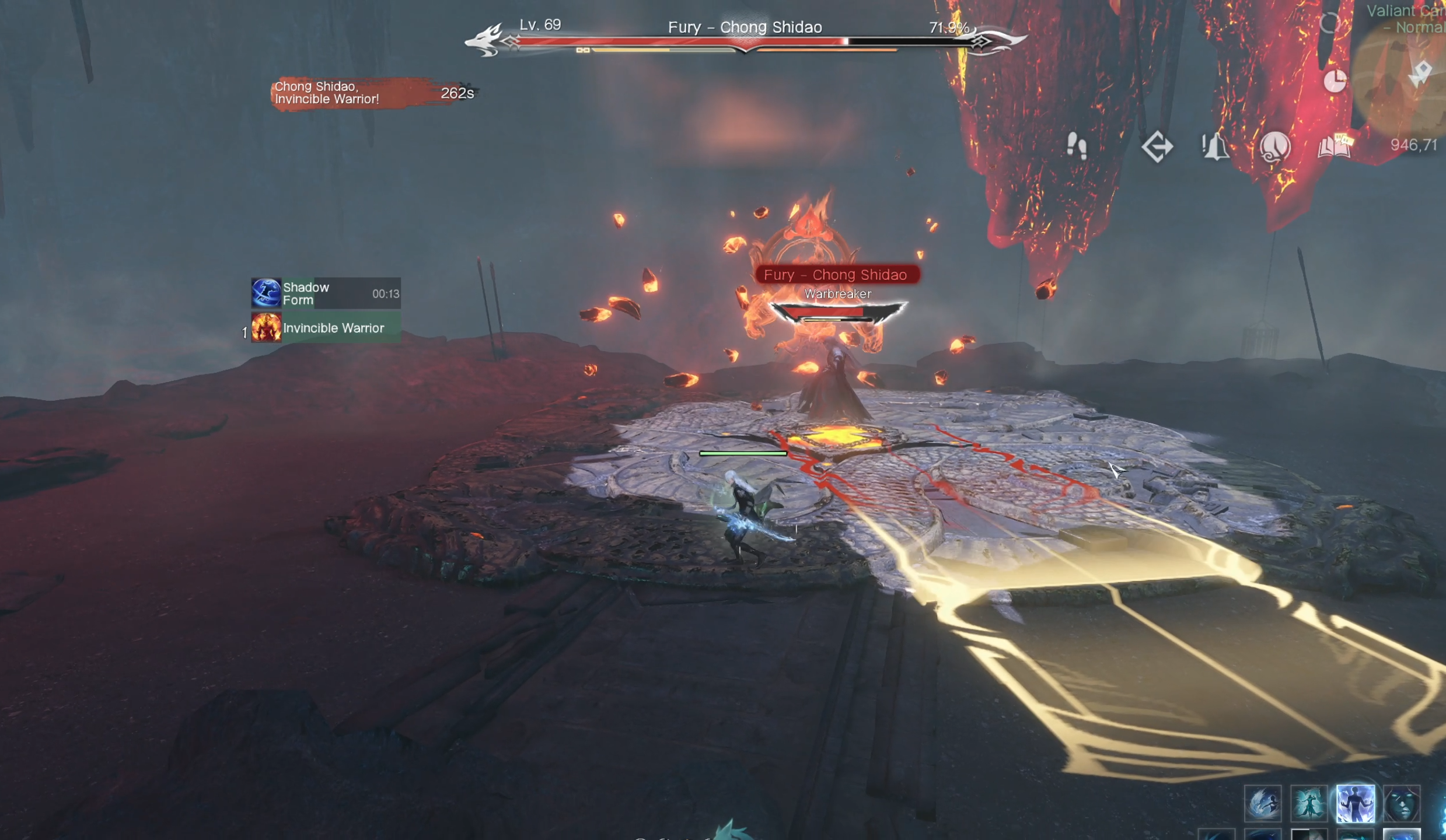The image size is (1446, 840).
Task: Click the pie-chart clock icon
Action: 1335,81
